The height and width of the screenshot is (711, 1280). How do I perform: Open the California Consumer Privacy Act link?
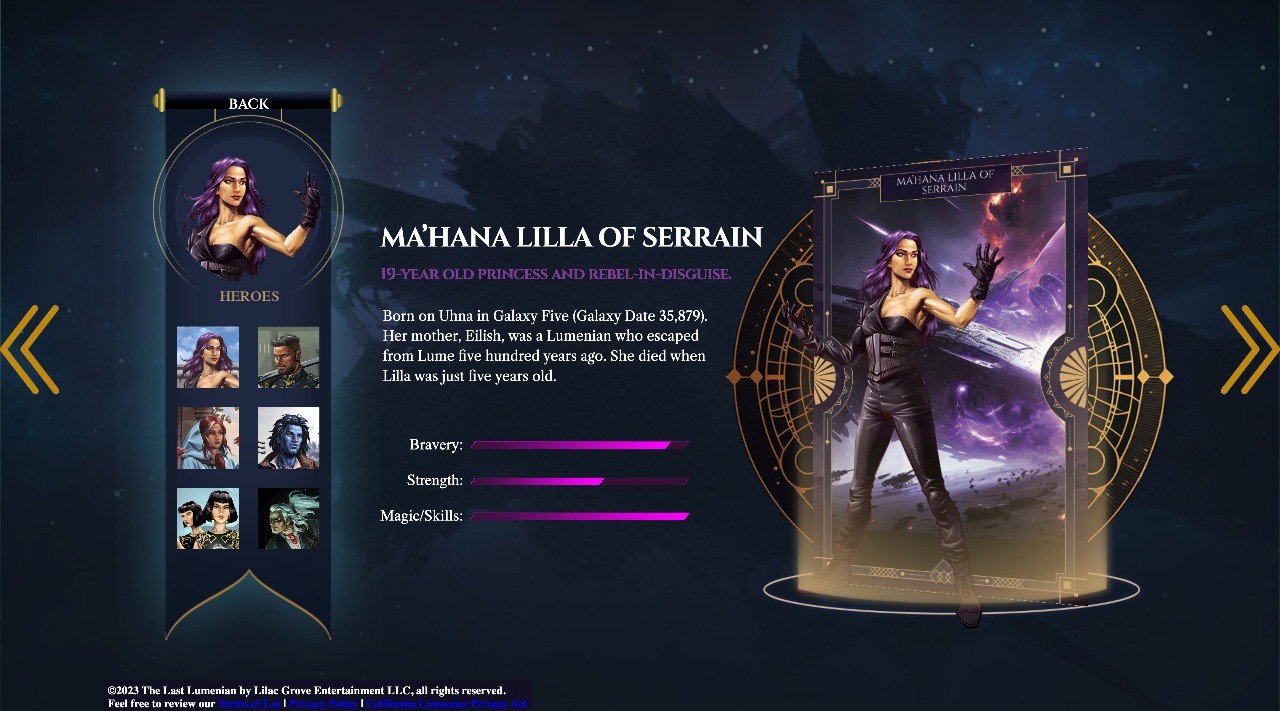446,704
